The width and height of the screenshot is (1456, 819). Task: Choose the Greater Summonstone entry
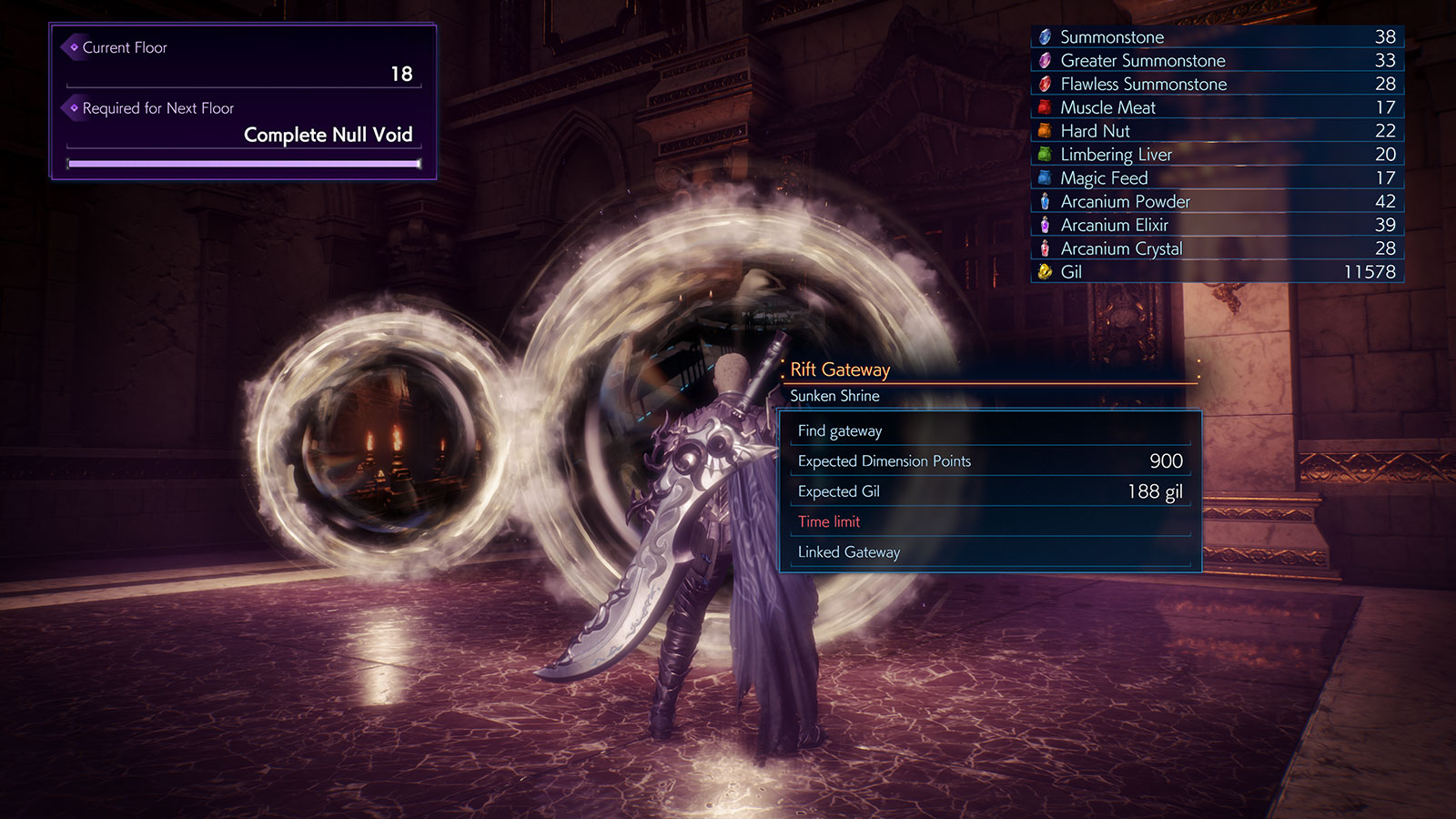coord(1217,61)
